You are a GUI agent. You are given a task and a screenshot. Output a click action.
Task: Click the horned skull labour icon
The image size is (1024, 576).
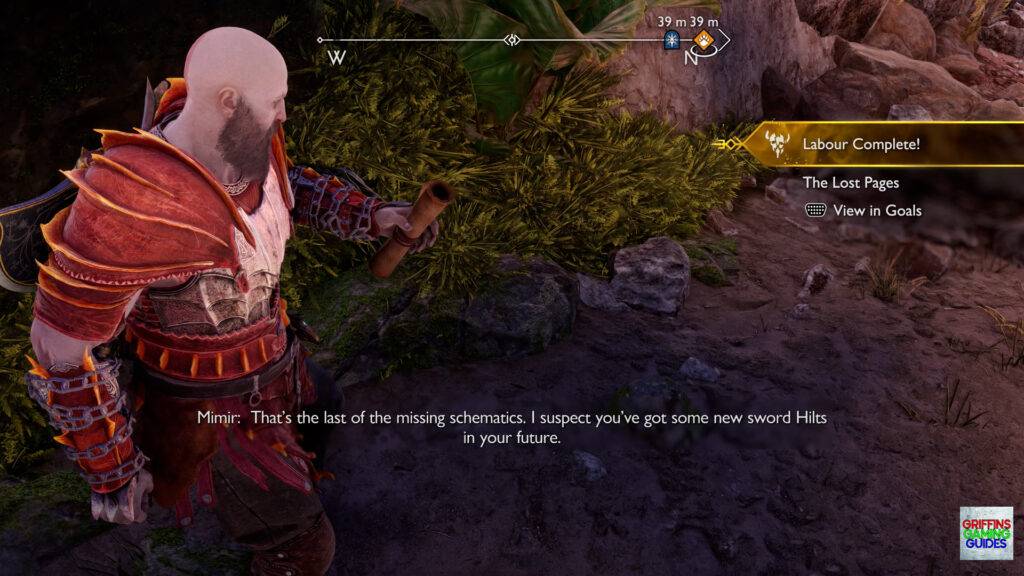click(777, 144)
